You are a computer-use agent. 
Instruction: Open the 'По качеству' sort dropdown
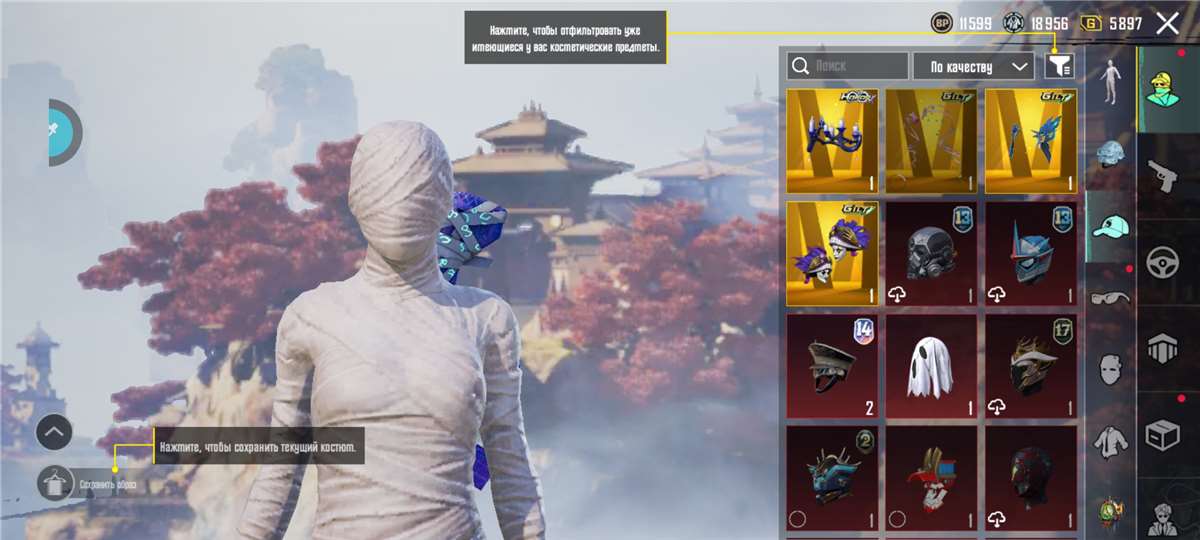pos(973,67)
